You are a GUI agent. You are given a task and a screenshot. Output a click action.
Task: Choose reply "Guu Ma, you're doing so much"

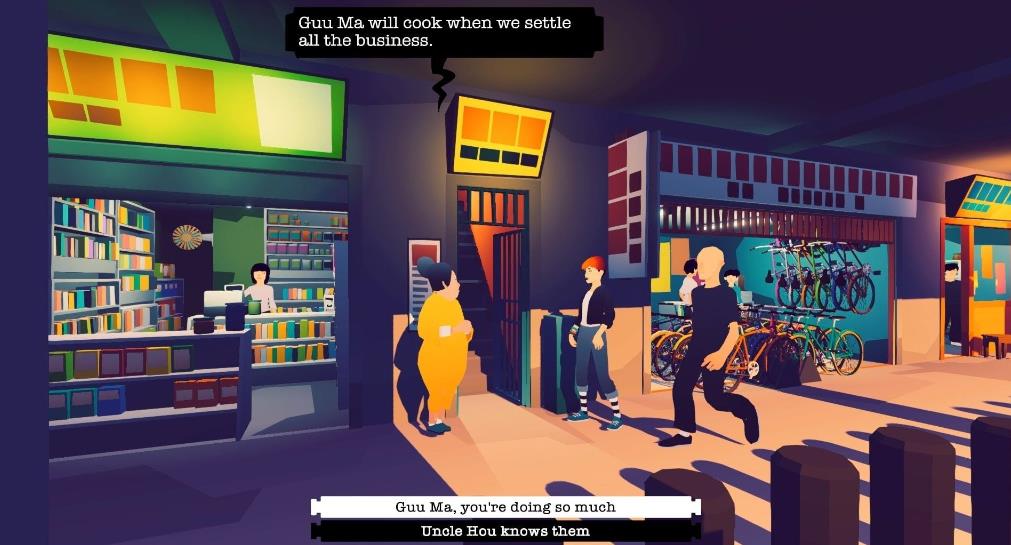click(505, 507)
